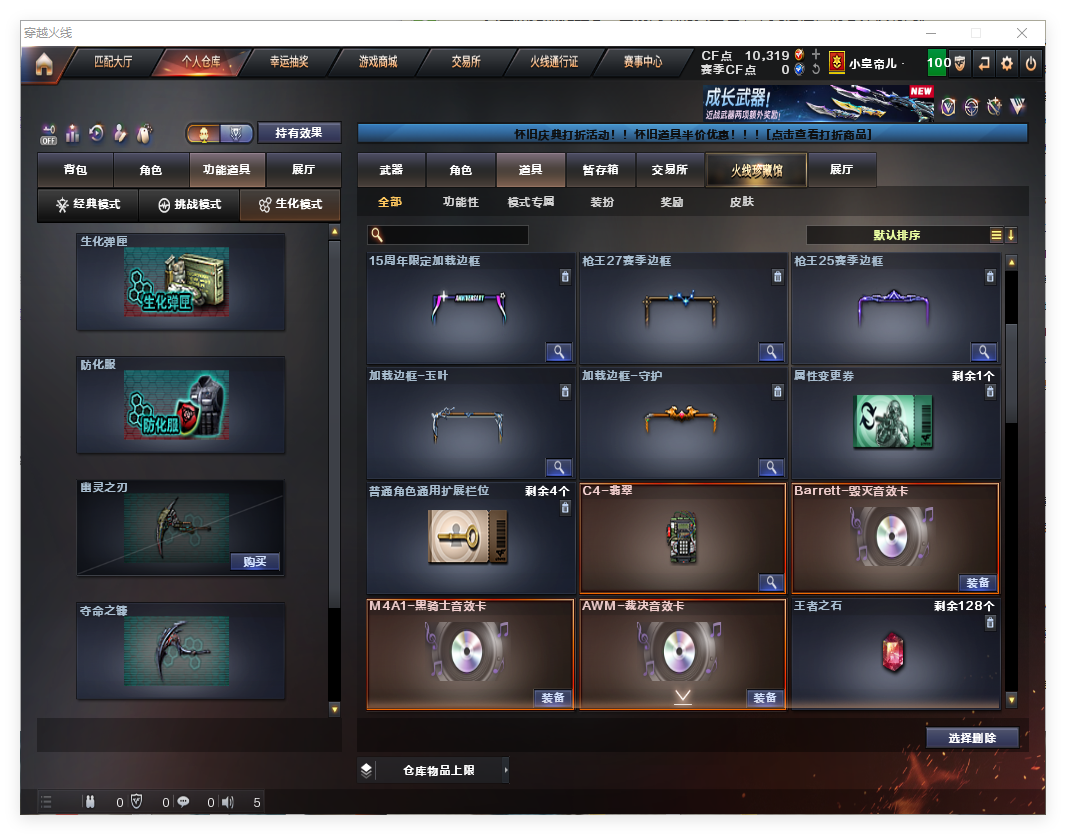Switch to the 武器 weapons tab
The width and height of the screenshot is (1066, 835).
point(391,171)
